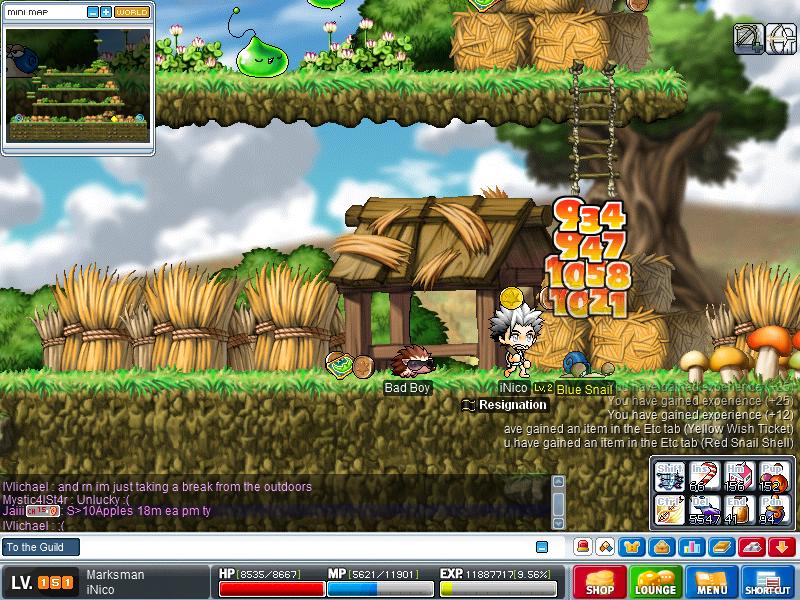Click the minimap display

point(76,86)
